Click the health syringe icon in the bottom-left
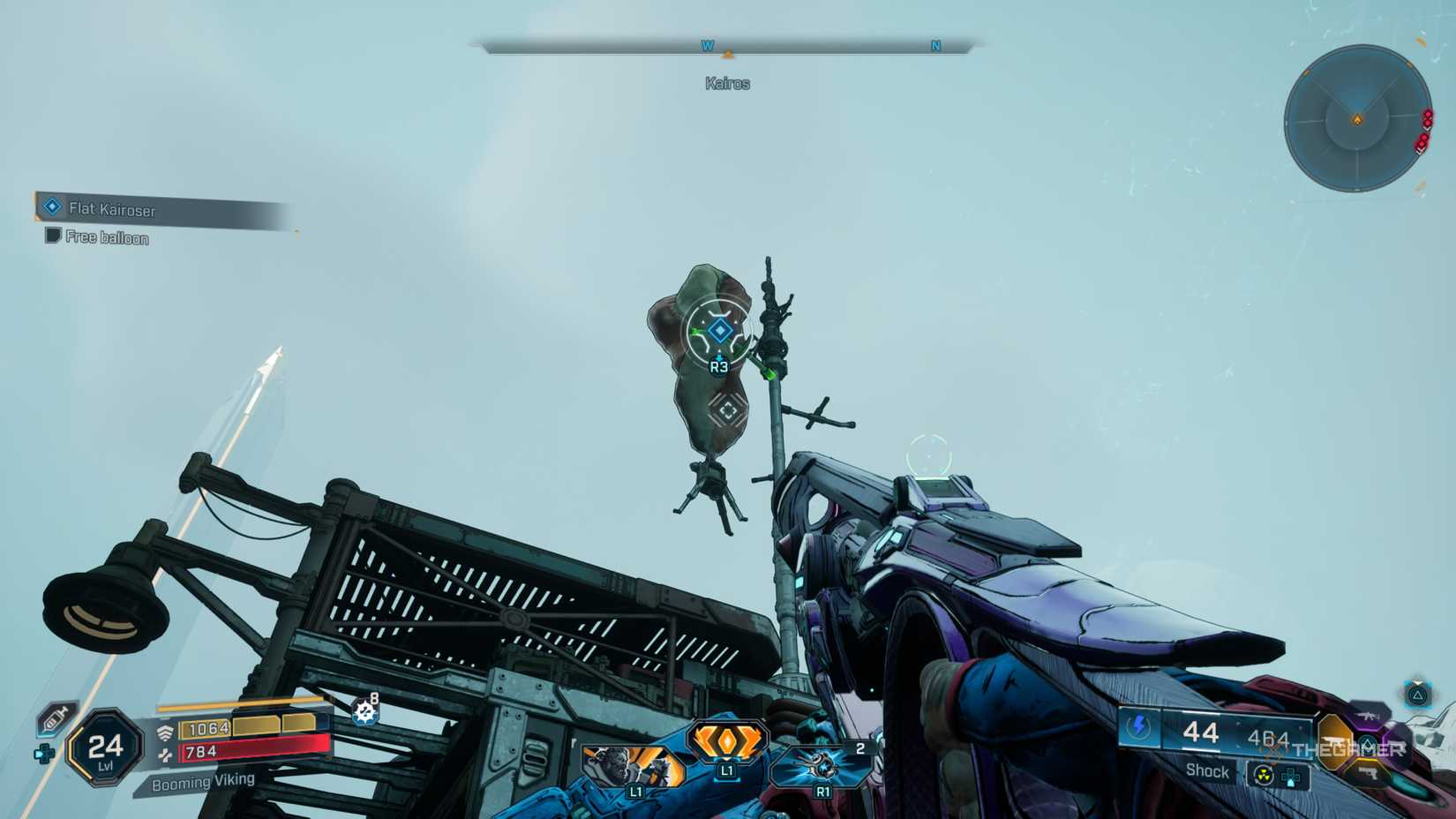 54,718
